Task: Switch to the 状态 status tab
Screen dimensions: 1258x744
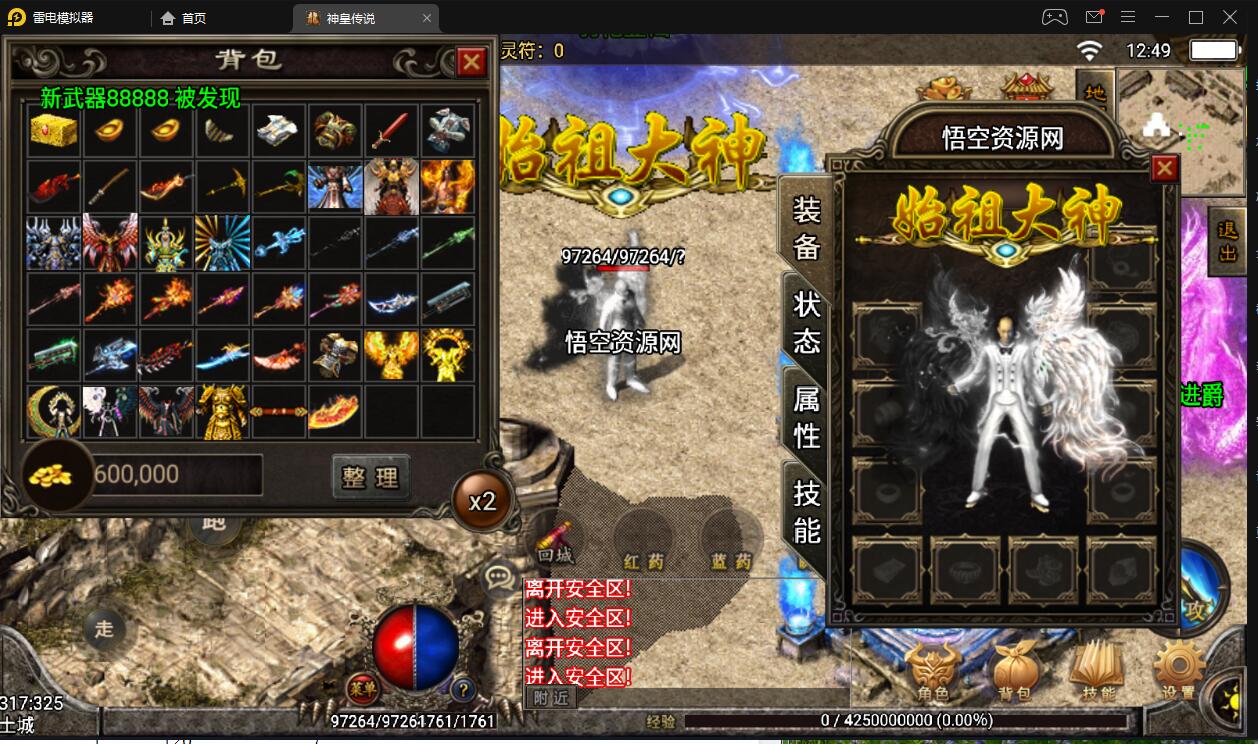Action: [x=806, y=322]
